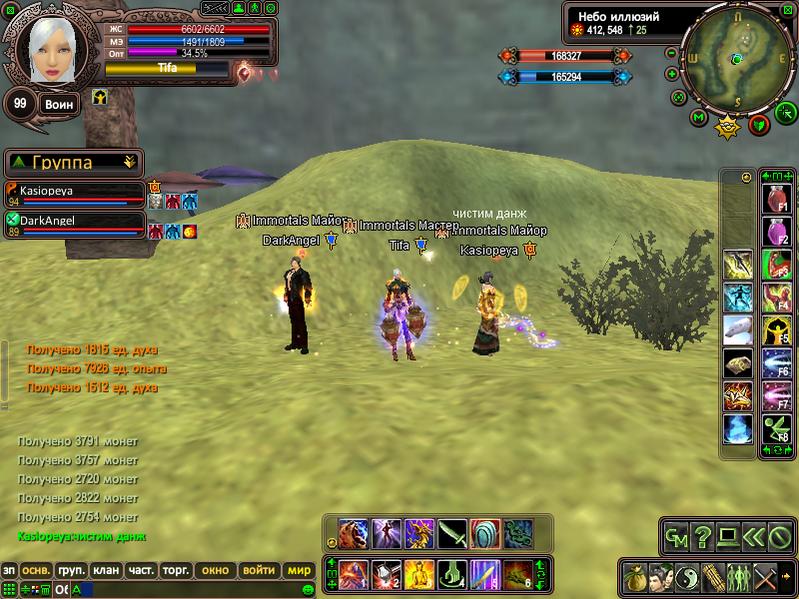Switch to the клан chat tab
Screen dimensions: 799x599
[105, 570]
